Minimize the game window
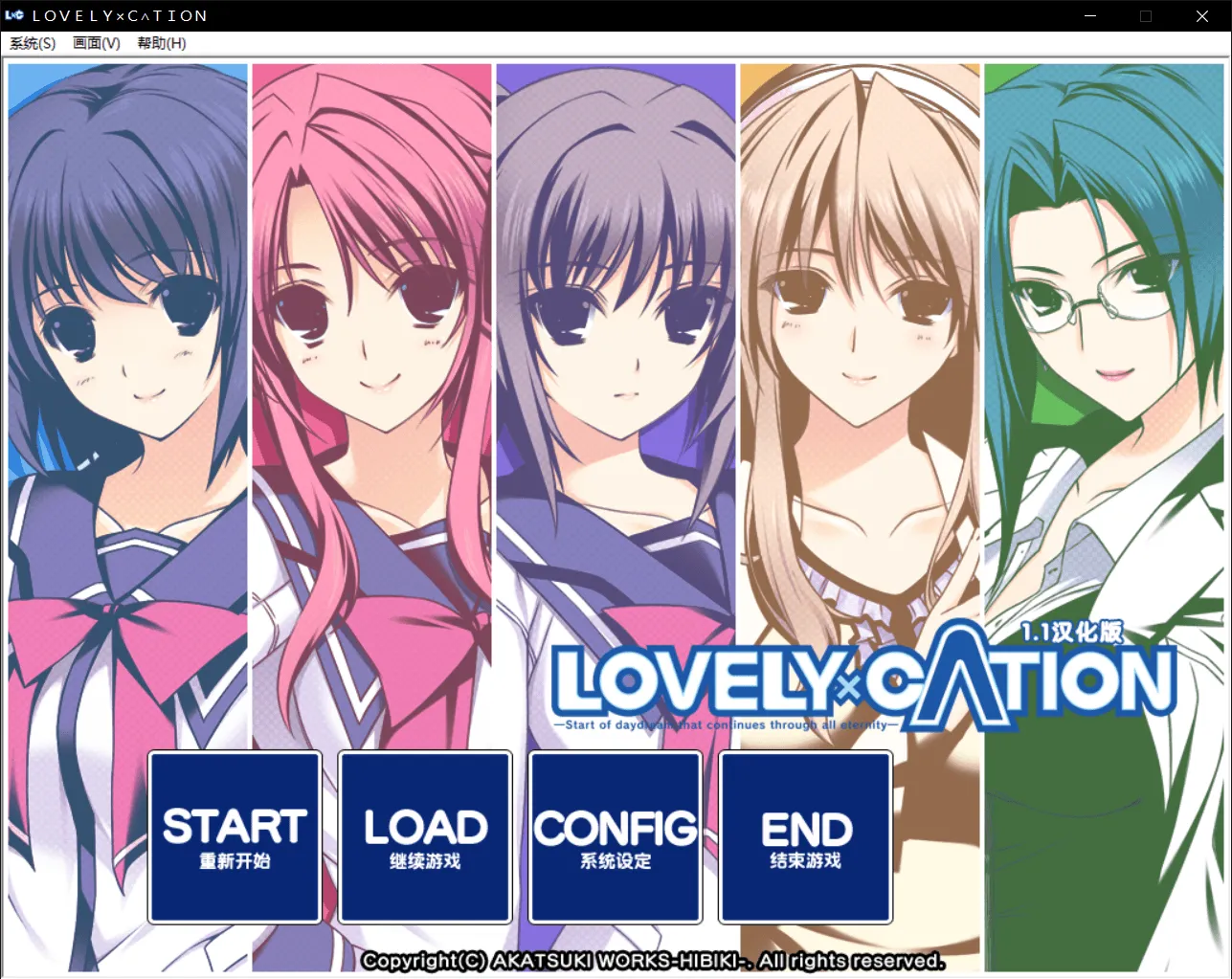Viewport: 1232px width, 979px height. pos(1090,15)
